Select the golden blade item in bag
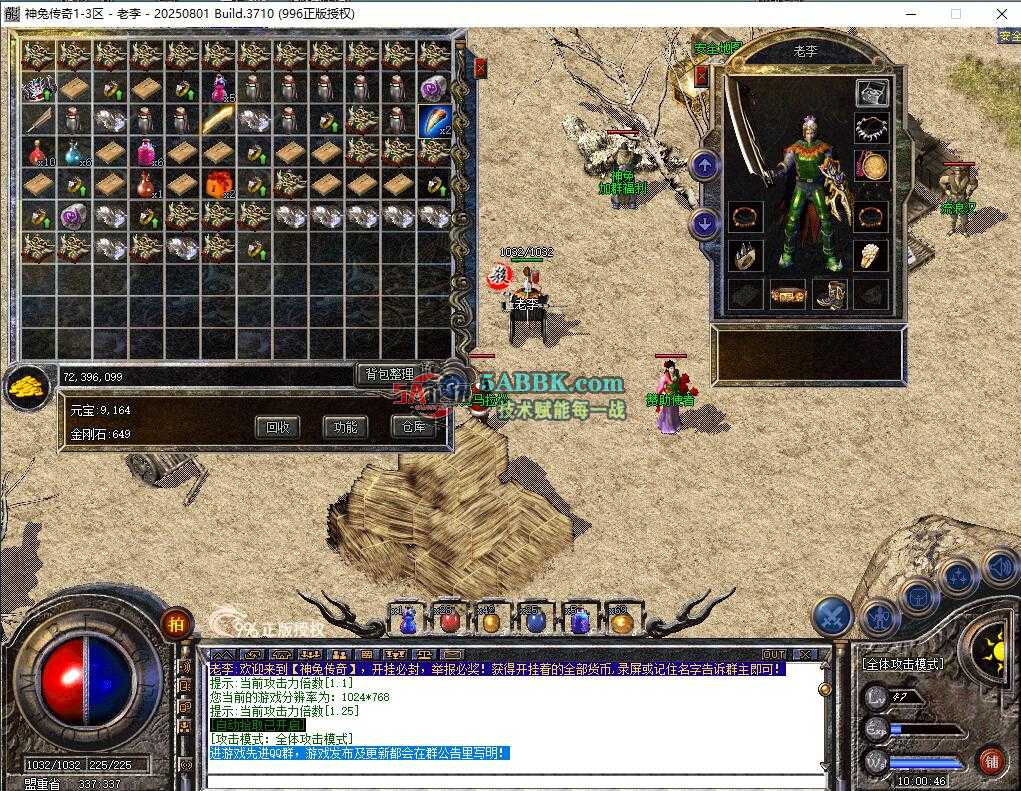This screenshot has width=1021, height=791. click(x=218, y=121)
